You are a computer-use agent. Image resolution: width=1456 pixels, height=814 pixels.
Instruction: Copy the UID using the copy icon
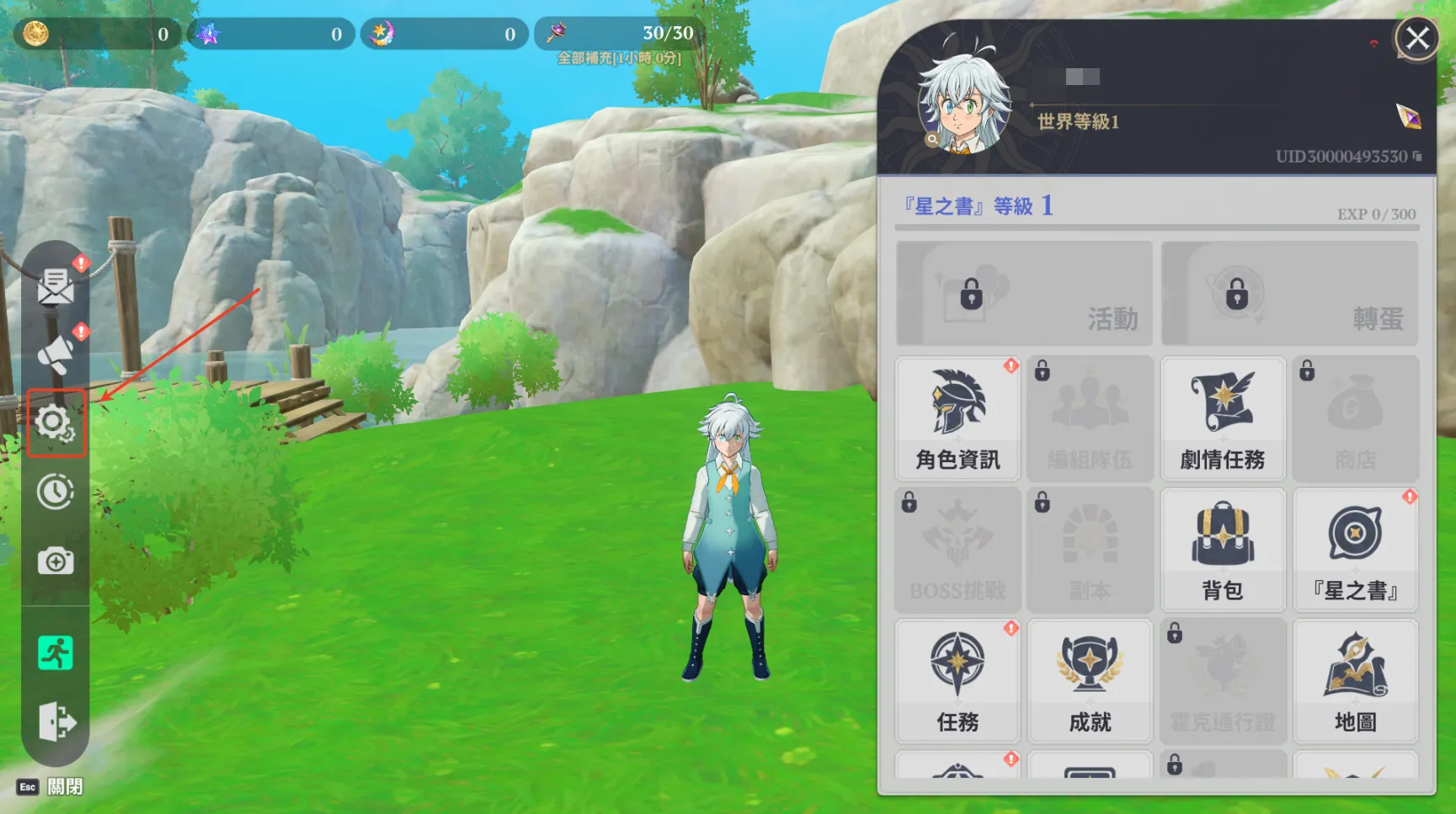click(1417, 157)
